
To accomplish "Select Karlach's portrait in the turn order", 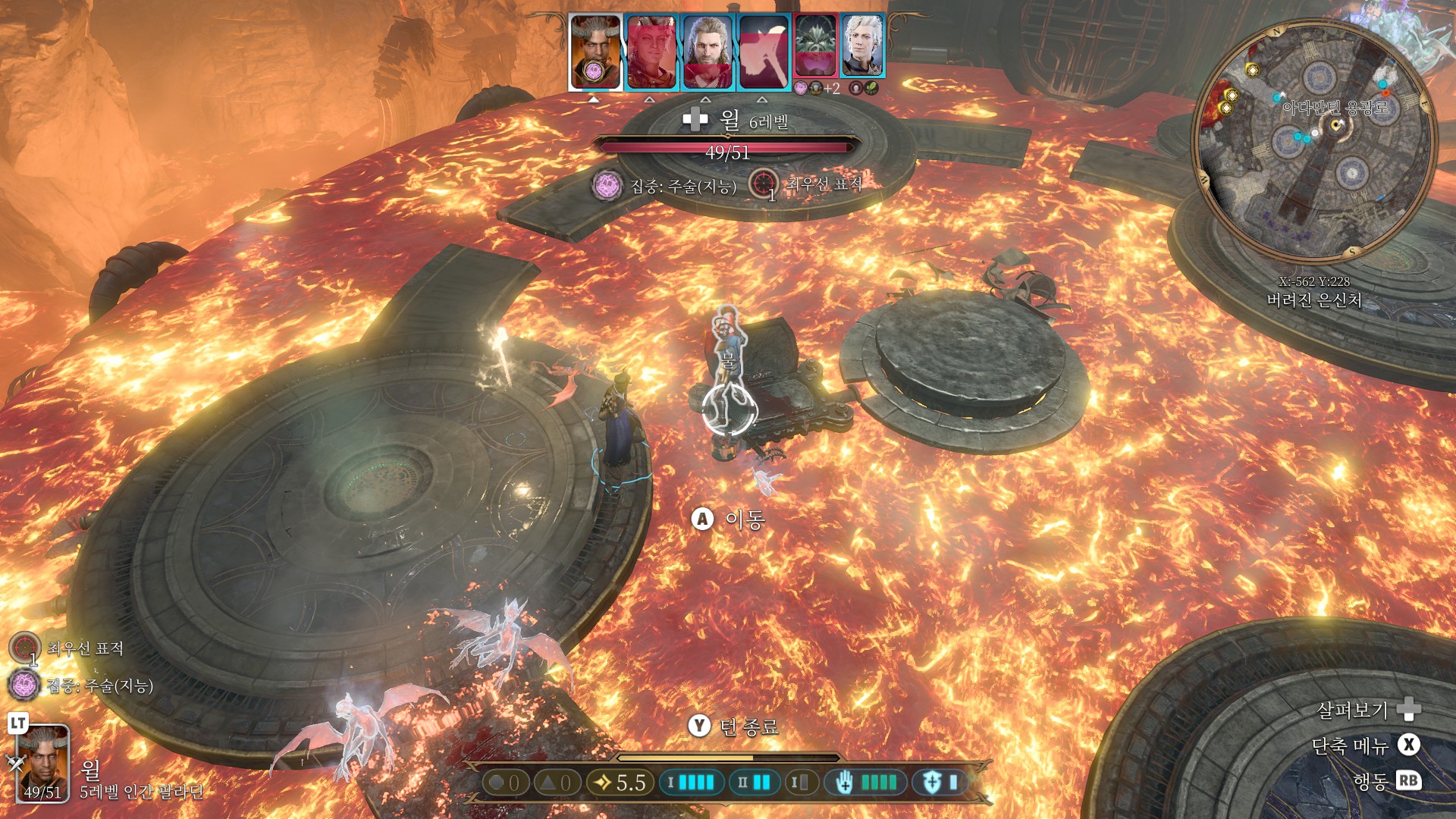I will (651, 53).
